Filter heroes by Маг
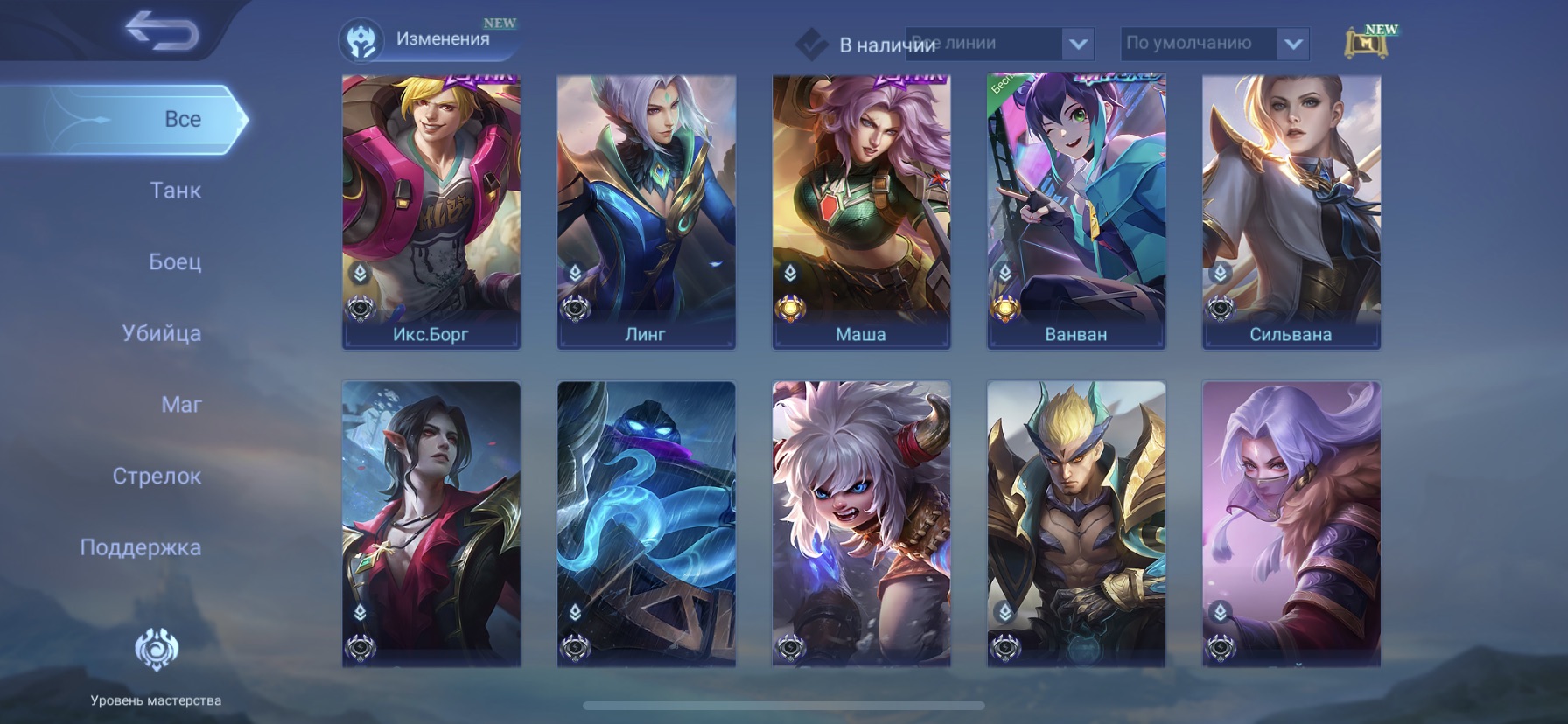The height and width of the screenshot is (724, 1568). coord(181,405)
